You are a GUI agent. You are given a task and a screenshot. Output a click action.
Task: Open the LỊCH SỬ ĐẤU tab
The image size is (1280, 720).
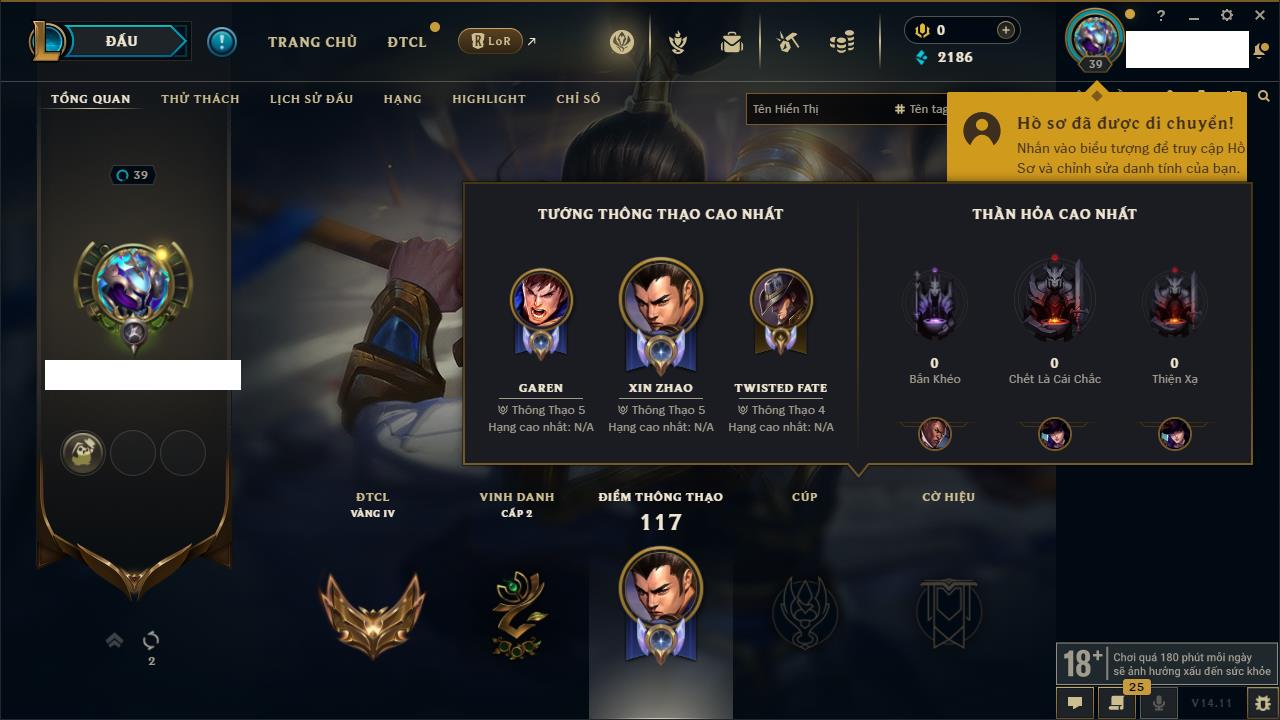[311, 99]
